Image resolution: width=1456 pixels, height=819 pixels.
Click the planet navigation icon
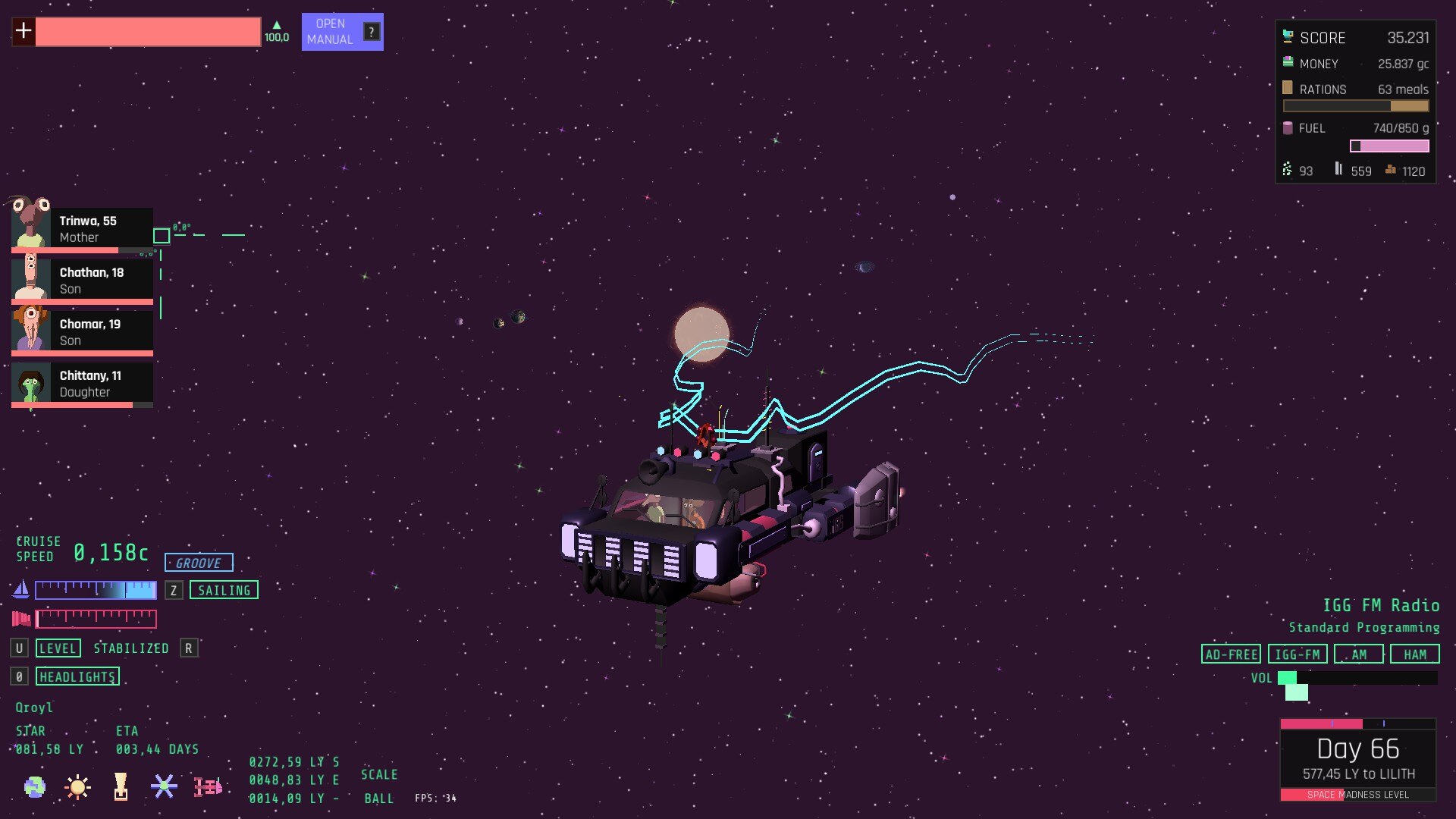point(34,787)
